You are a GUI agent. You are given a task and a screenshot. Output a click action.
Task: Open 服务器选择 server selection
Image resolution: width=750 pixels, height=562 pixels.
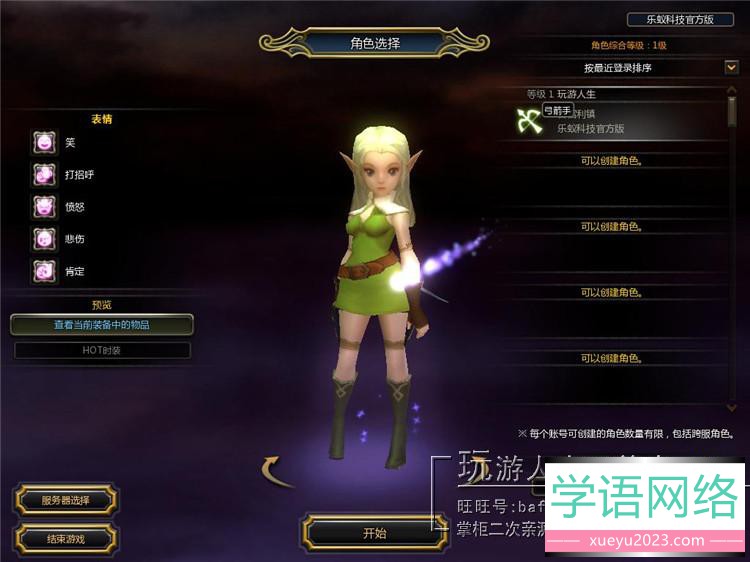coord(66,500)
